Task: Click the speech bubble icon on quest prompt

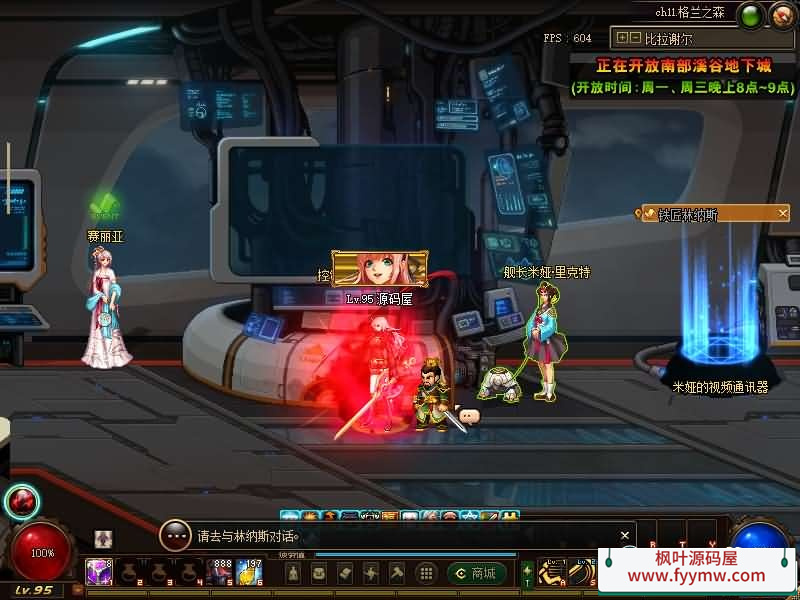Action: click(176, 535)
